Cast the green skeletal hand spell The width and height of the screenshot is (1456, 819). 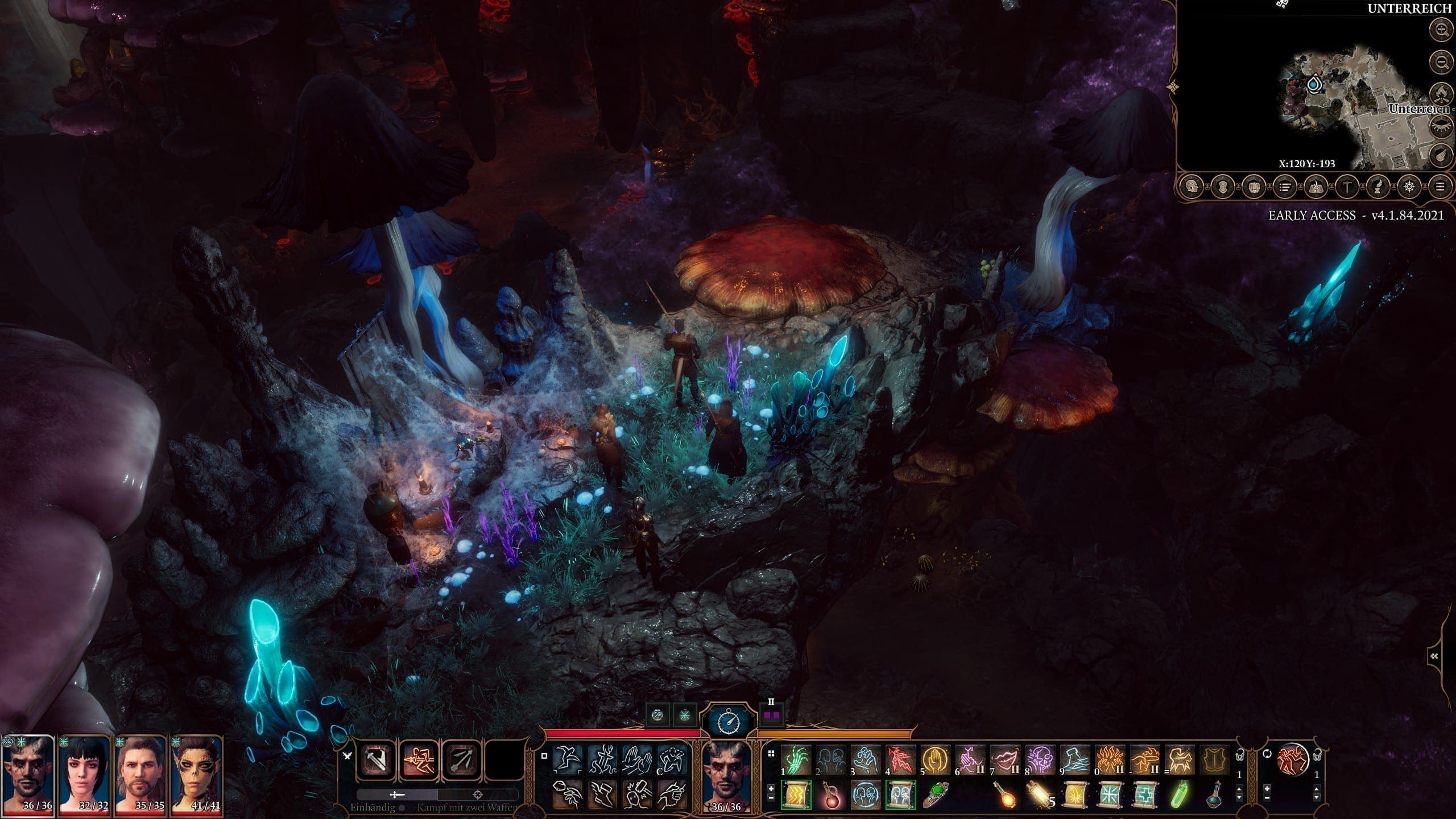coord(796,760)
